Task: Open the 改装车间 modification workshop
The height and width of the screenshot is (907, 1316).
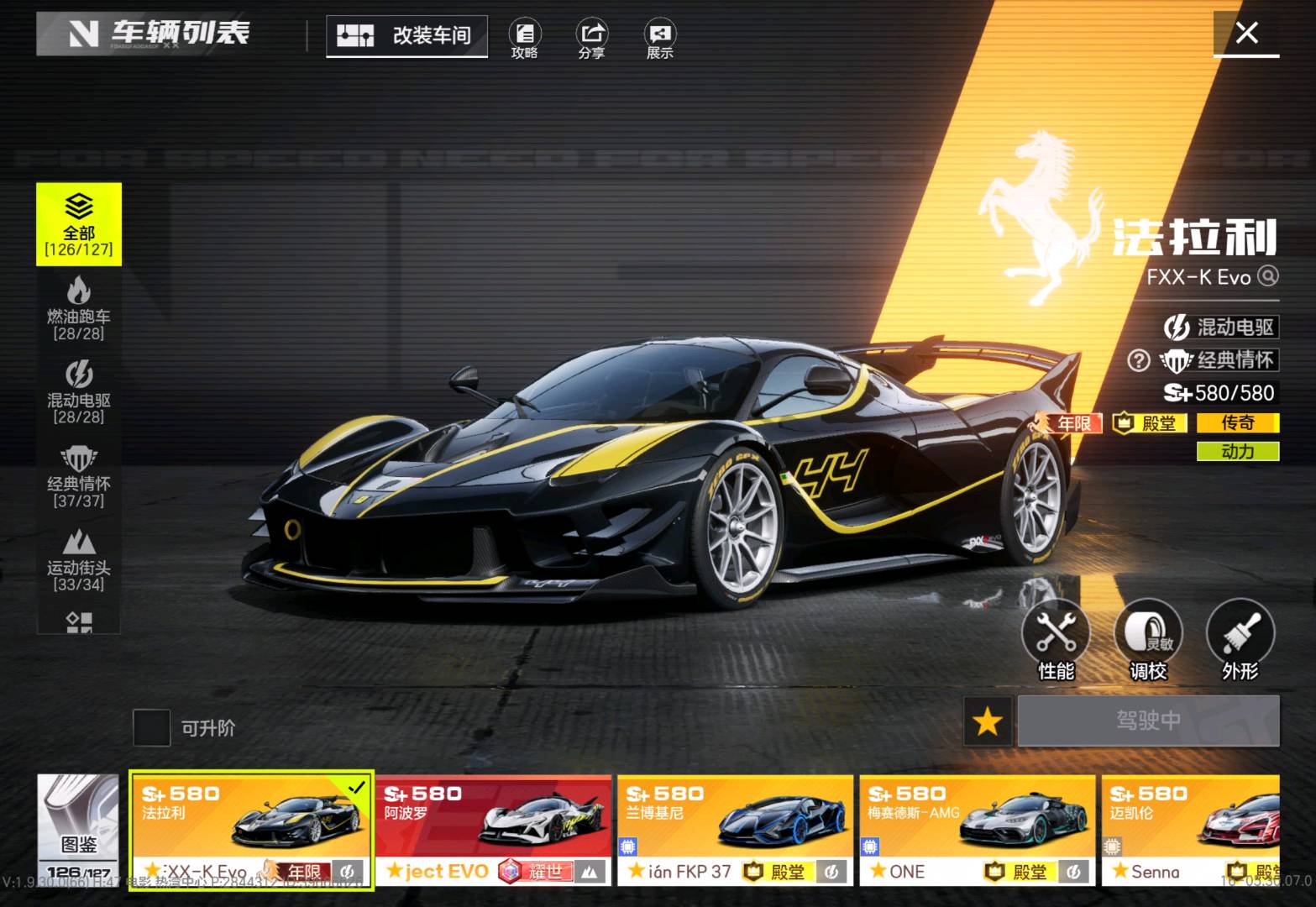Action: [407, 35]
